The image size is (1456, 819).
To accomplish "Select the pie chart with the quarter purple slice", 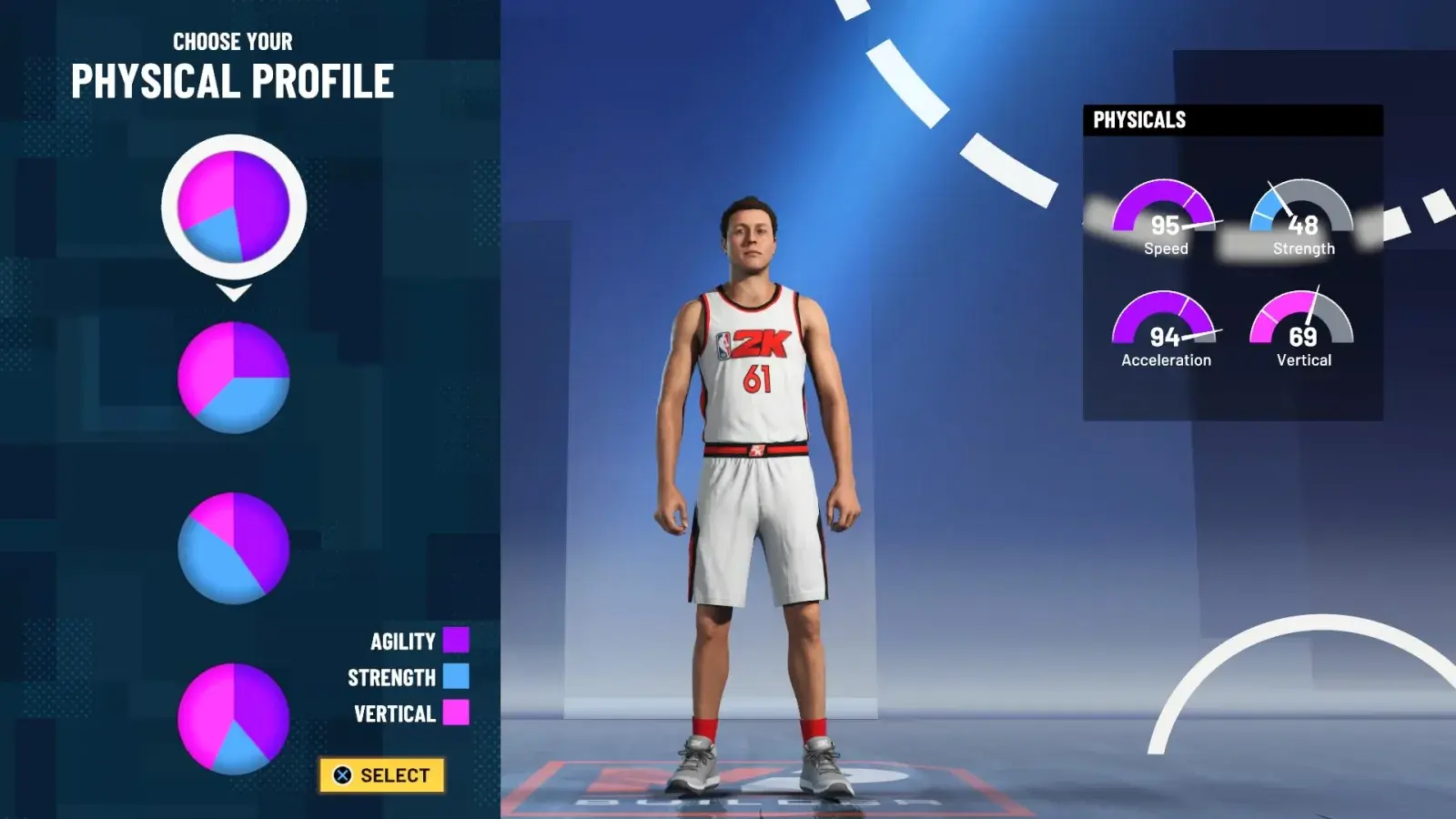I will pyautogui.click(x=234, y=377).
